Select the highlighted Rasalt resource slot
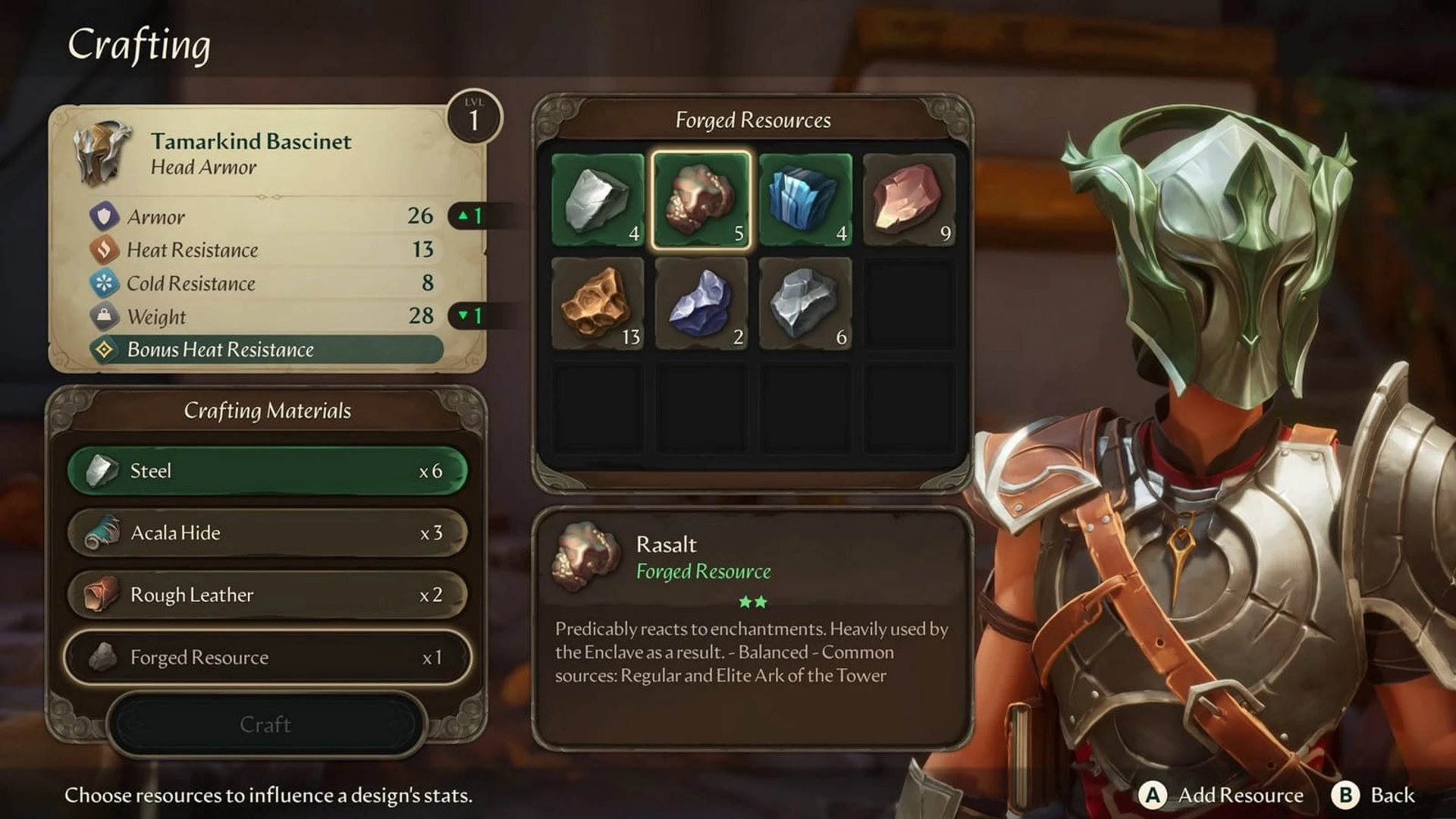The image size is (1456, 819). 701,200
